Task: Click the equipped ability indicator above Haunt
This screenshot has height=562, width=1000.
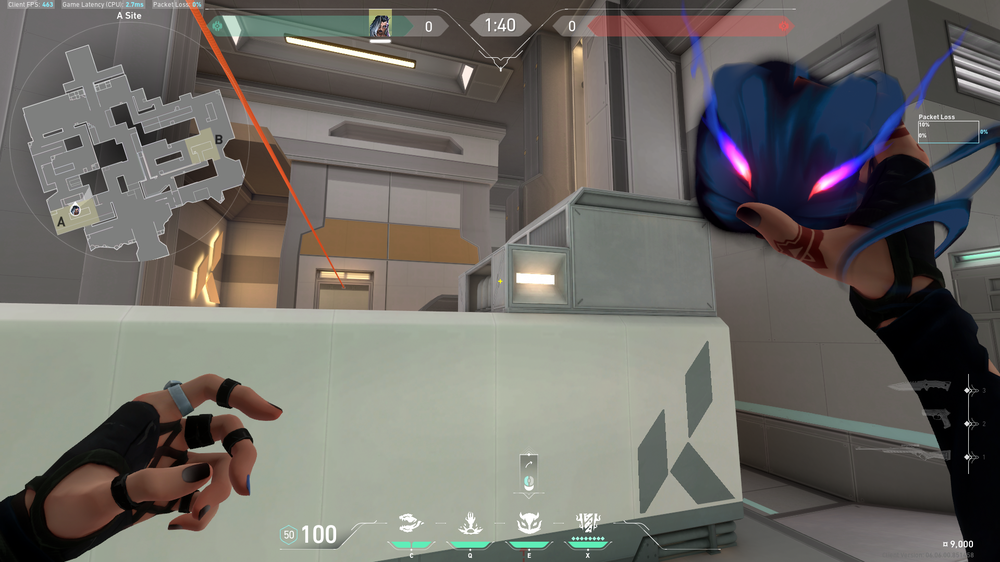Action: (x=529, y=473)
